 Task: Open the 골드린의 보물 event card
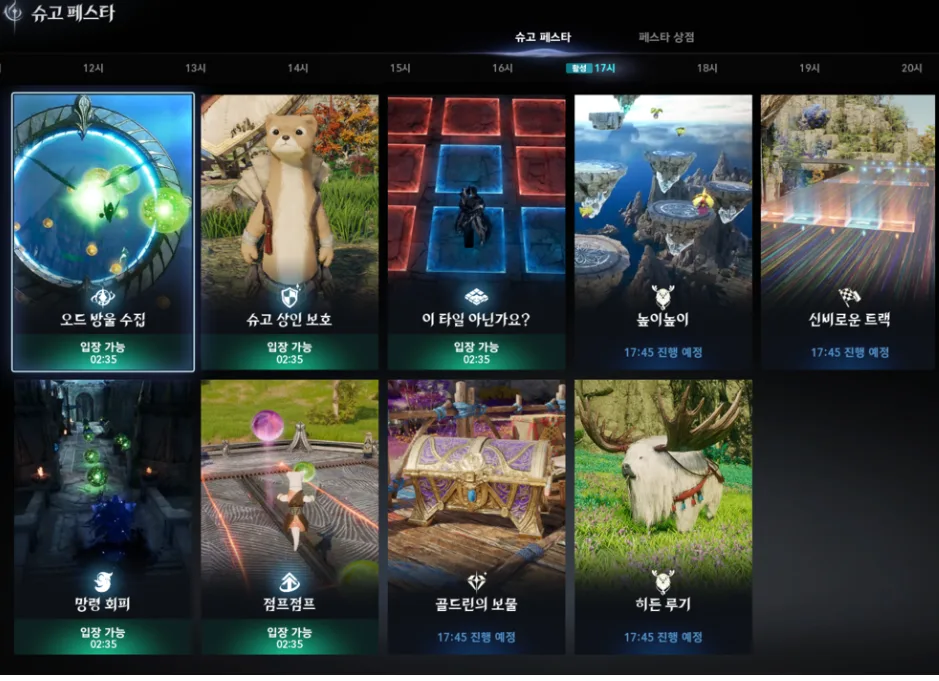[476, 516]
